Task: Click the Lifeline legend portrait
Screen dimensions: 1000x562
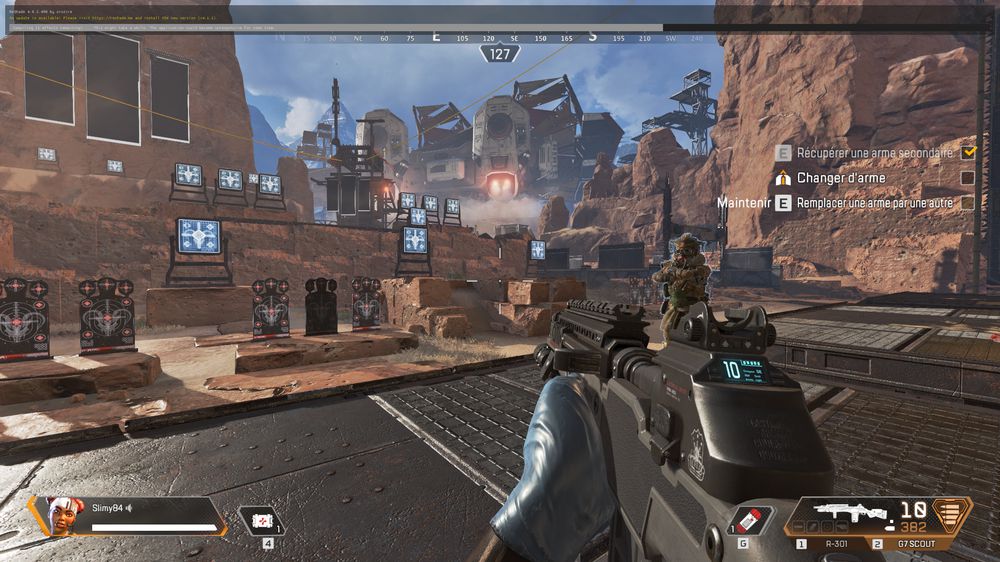Action: pyautogui.click(x=61, y=516)
